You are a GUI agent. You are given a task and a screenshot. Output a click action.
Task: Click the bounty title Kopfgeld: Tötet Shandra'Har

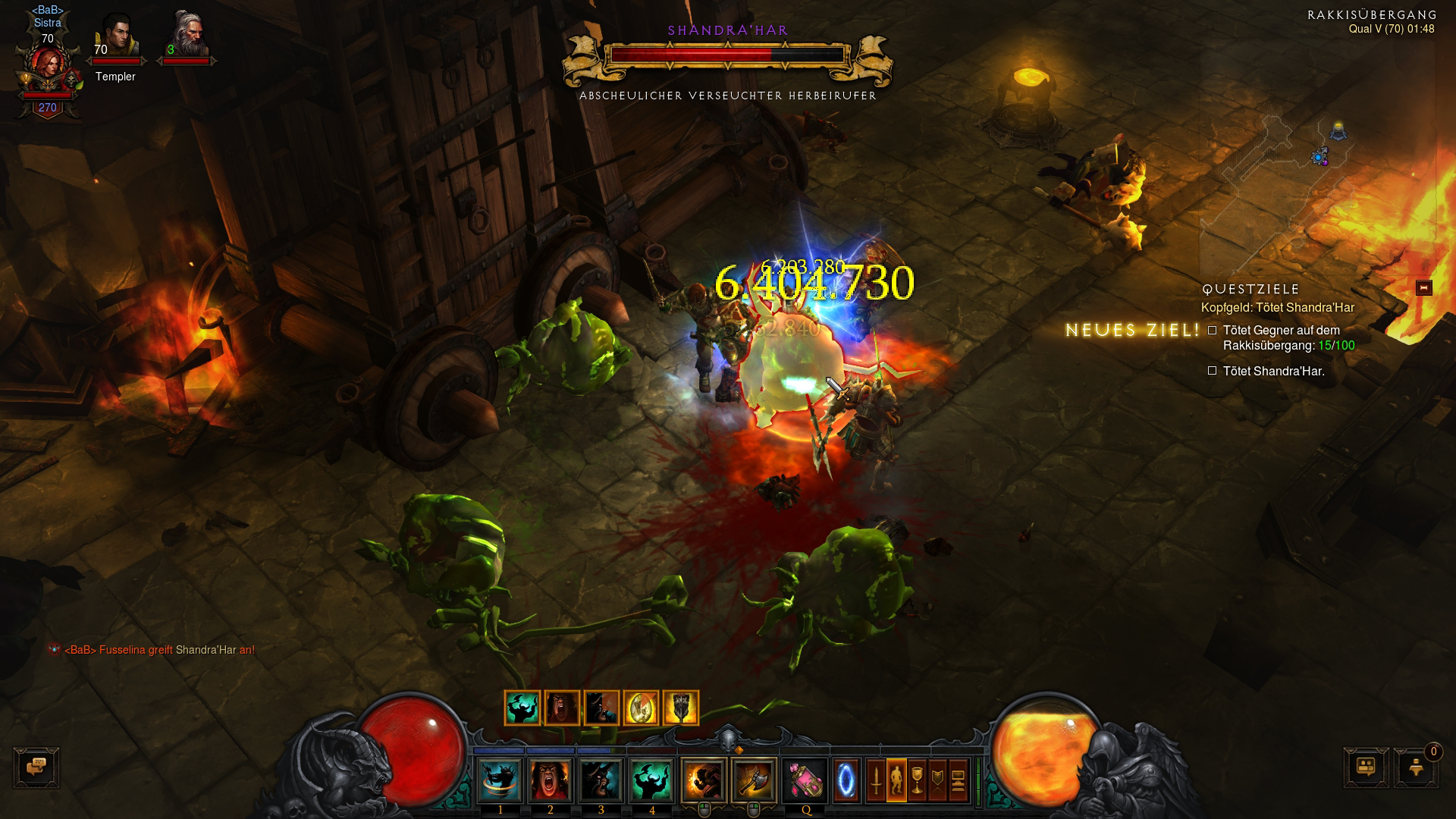tap(1277, 308)
